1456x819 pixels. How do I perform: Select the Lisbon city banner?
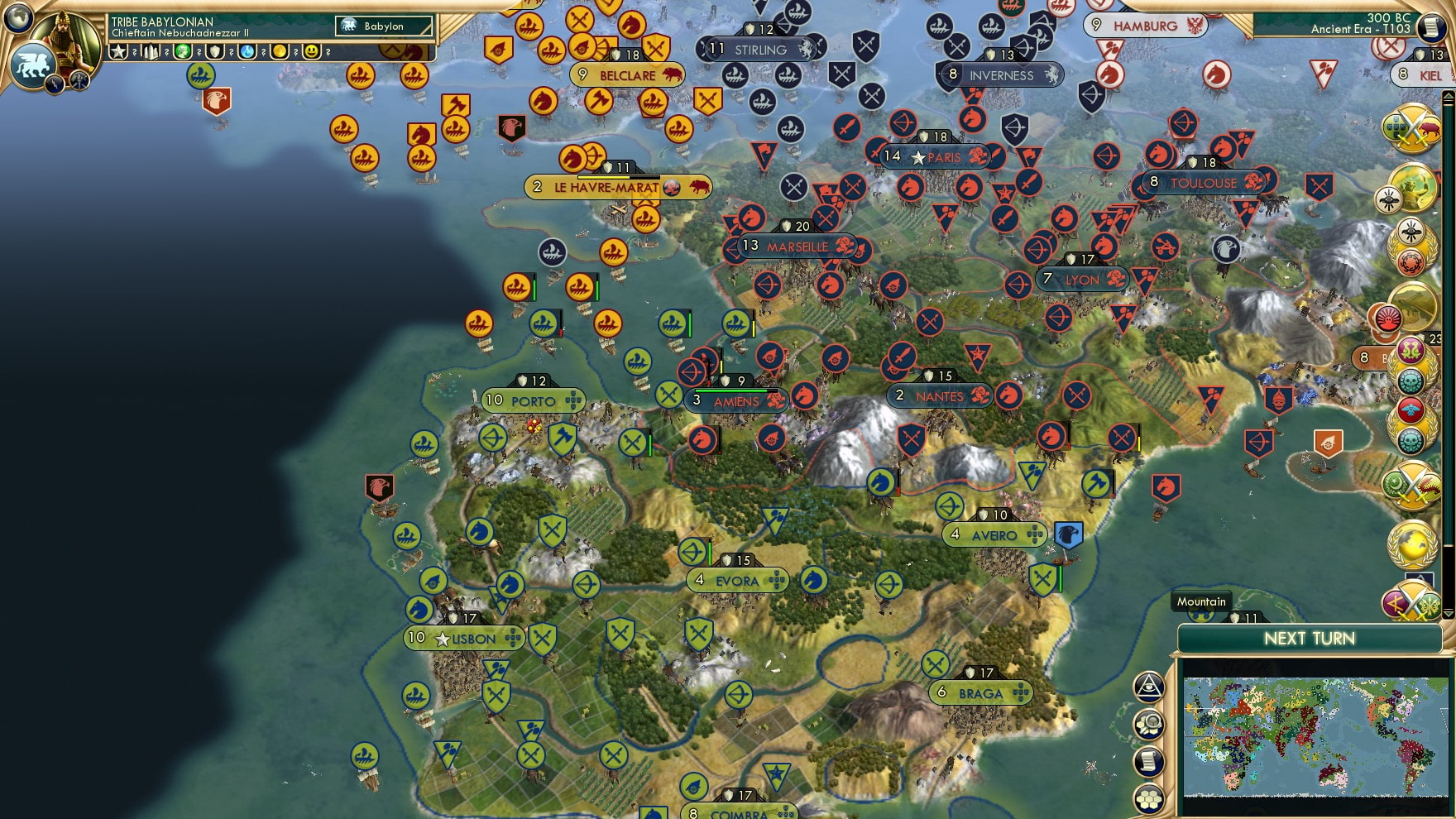click(x=463, y=639)
